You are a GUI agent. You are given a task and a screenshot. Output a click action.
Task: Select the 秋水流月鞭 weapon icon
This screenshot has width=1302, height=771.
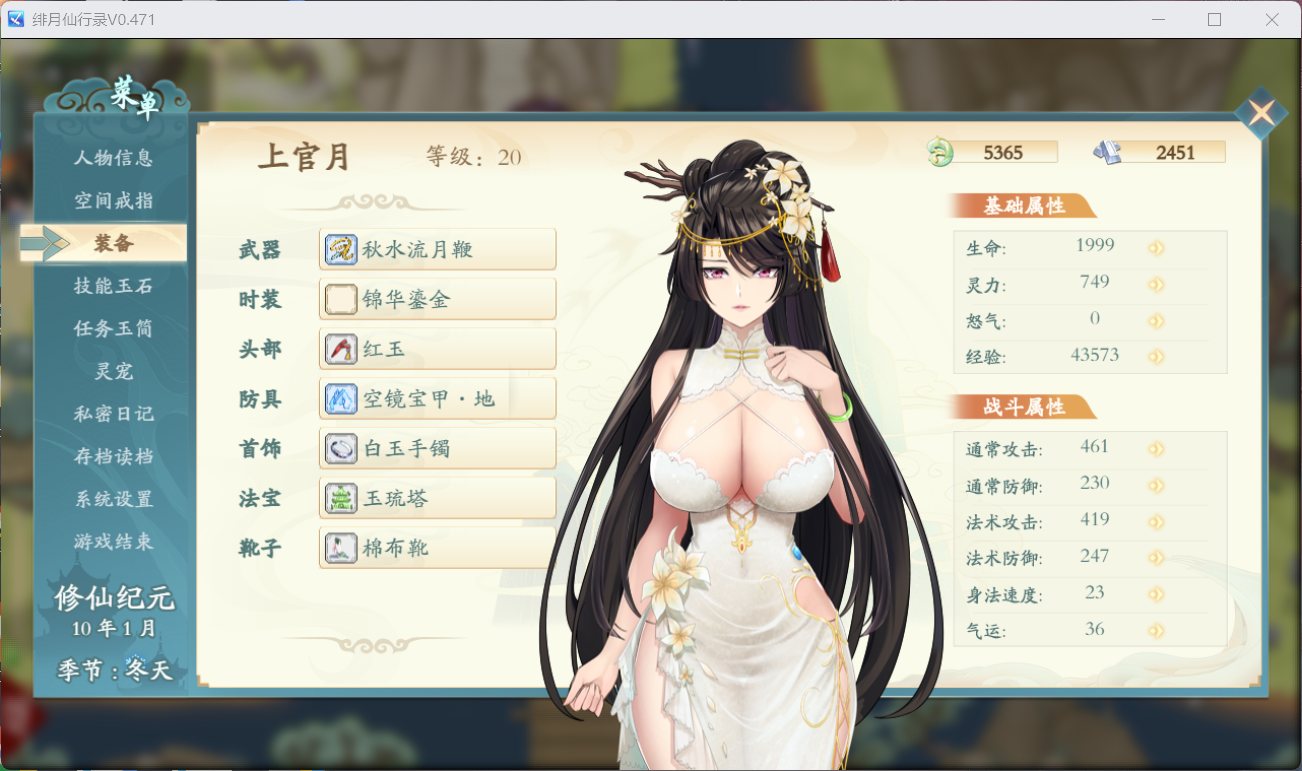click(340, 248)
